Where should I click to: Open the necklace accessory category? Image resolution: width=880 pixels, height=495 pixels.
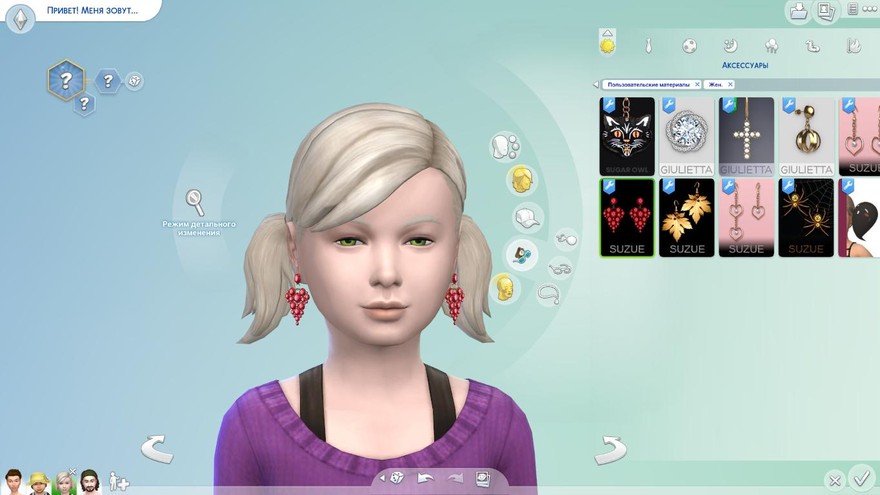point(547,293)
